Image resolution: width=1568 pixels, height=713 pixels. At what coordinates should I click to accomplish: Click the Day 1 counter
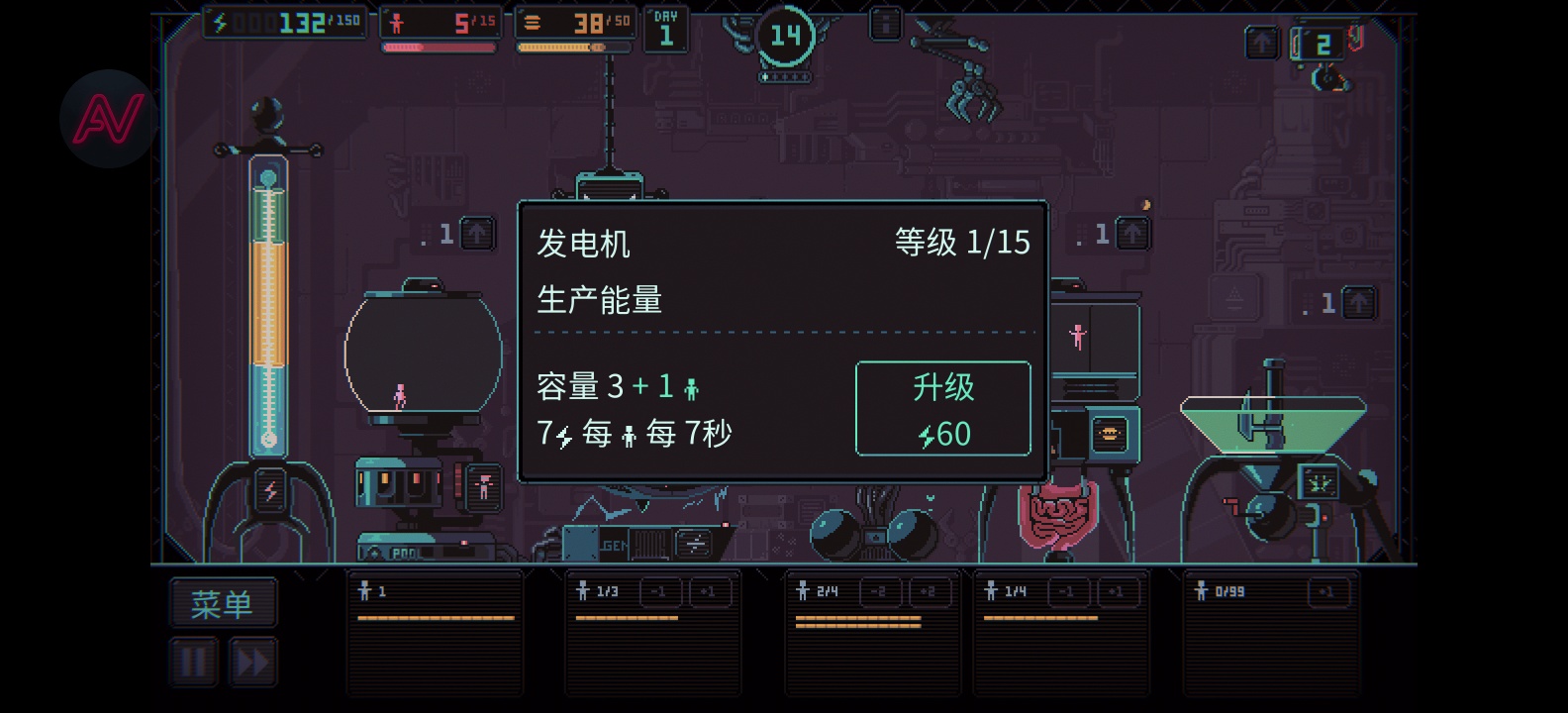pos(666,27)
